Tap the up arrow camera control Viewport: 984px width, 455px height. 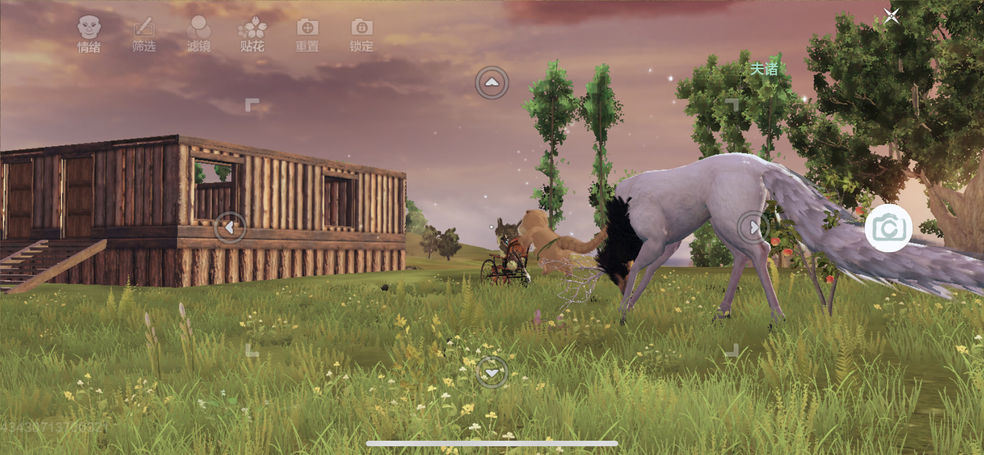491,83
